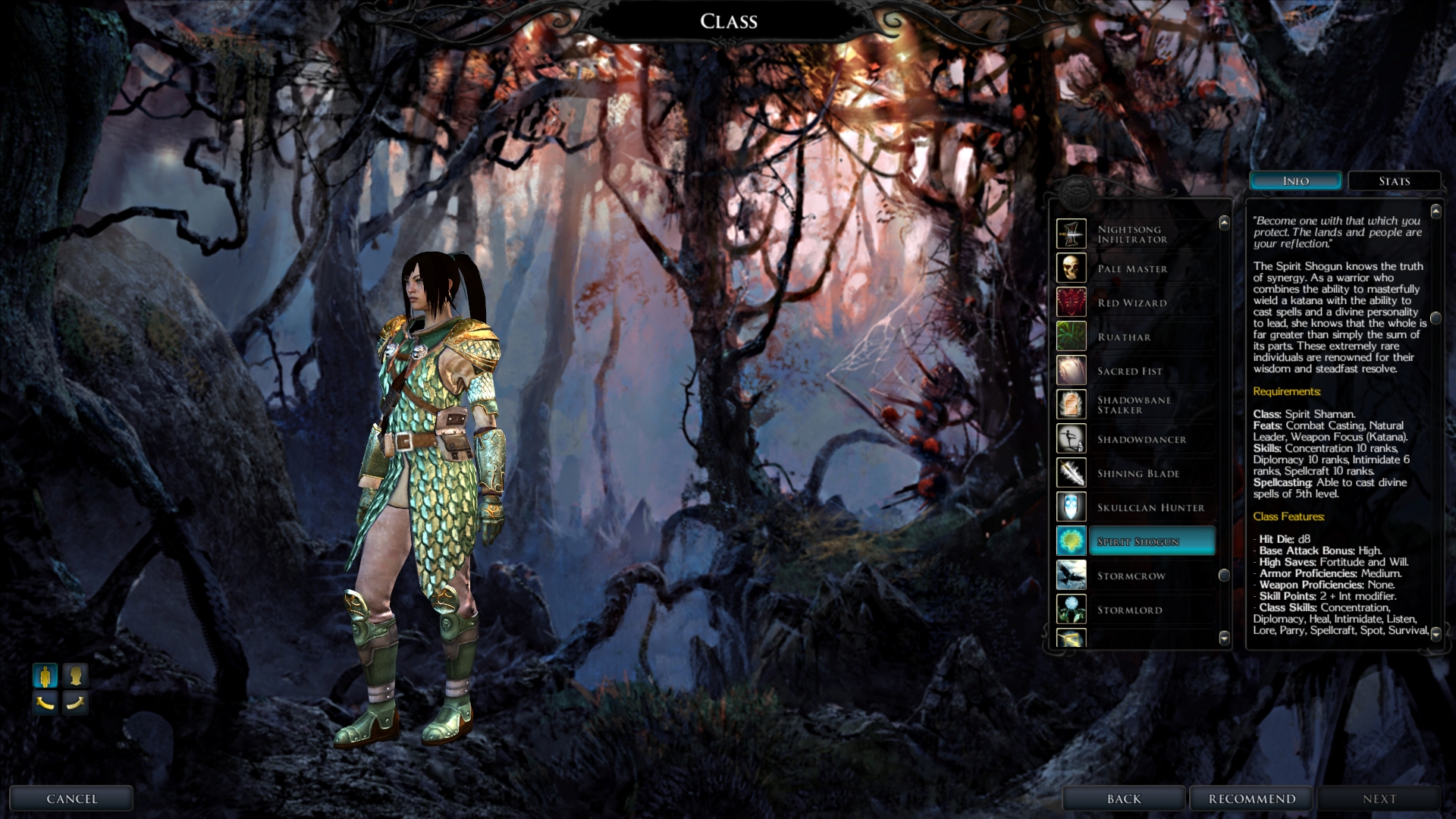Click the class list scroll-down arrow
Screen dimensions: 1456x819
point(1224,638)
